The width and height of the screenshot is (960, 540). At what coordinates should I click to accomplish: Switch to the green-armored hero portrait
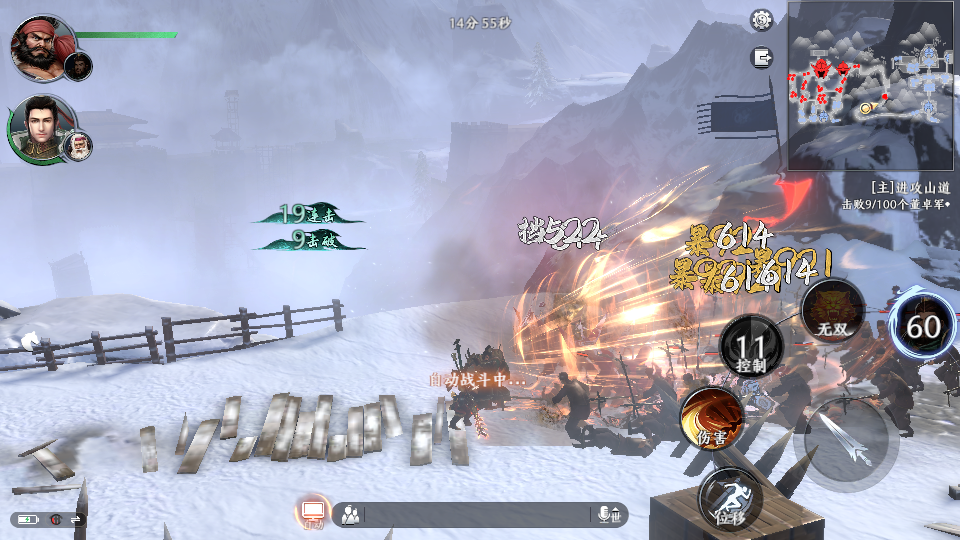click(x=41, y=128)
